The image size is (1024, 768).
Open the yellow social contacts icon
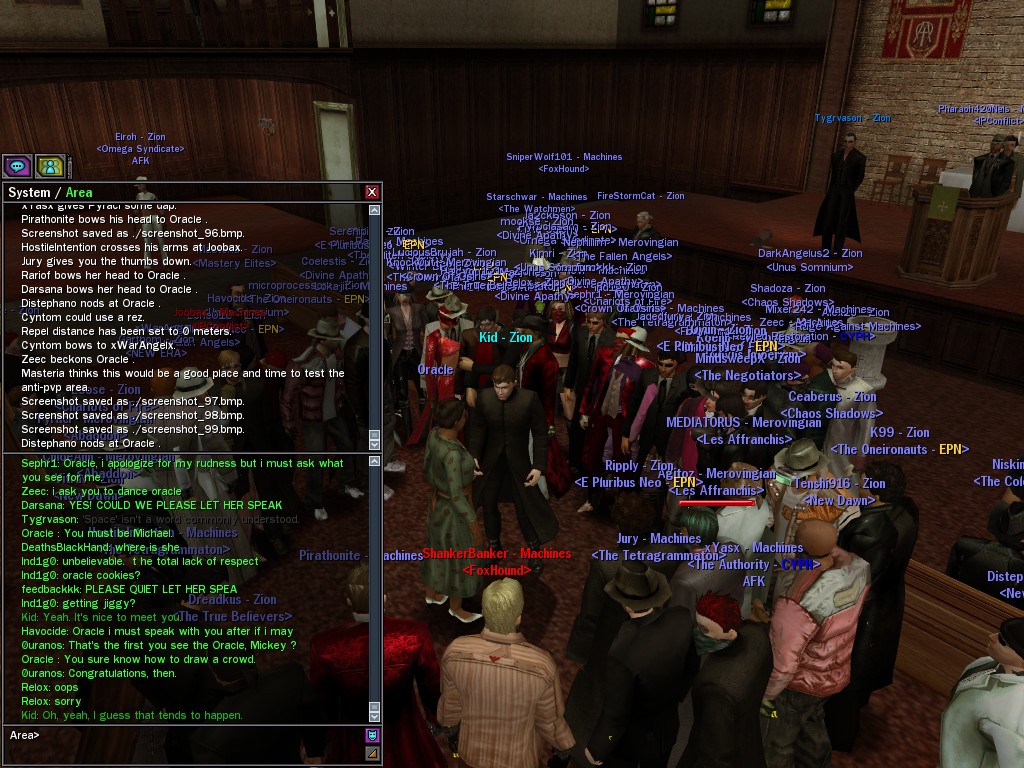click(50, 166)
